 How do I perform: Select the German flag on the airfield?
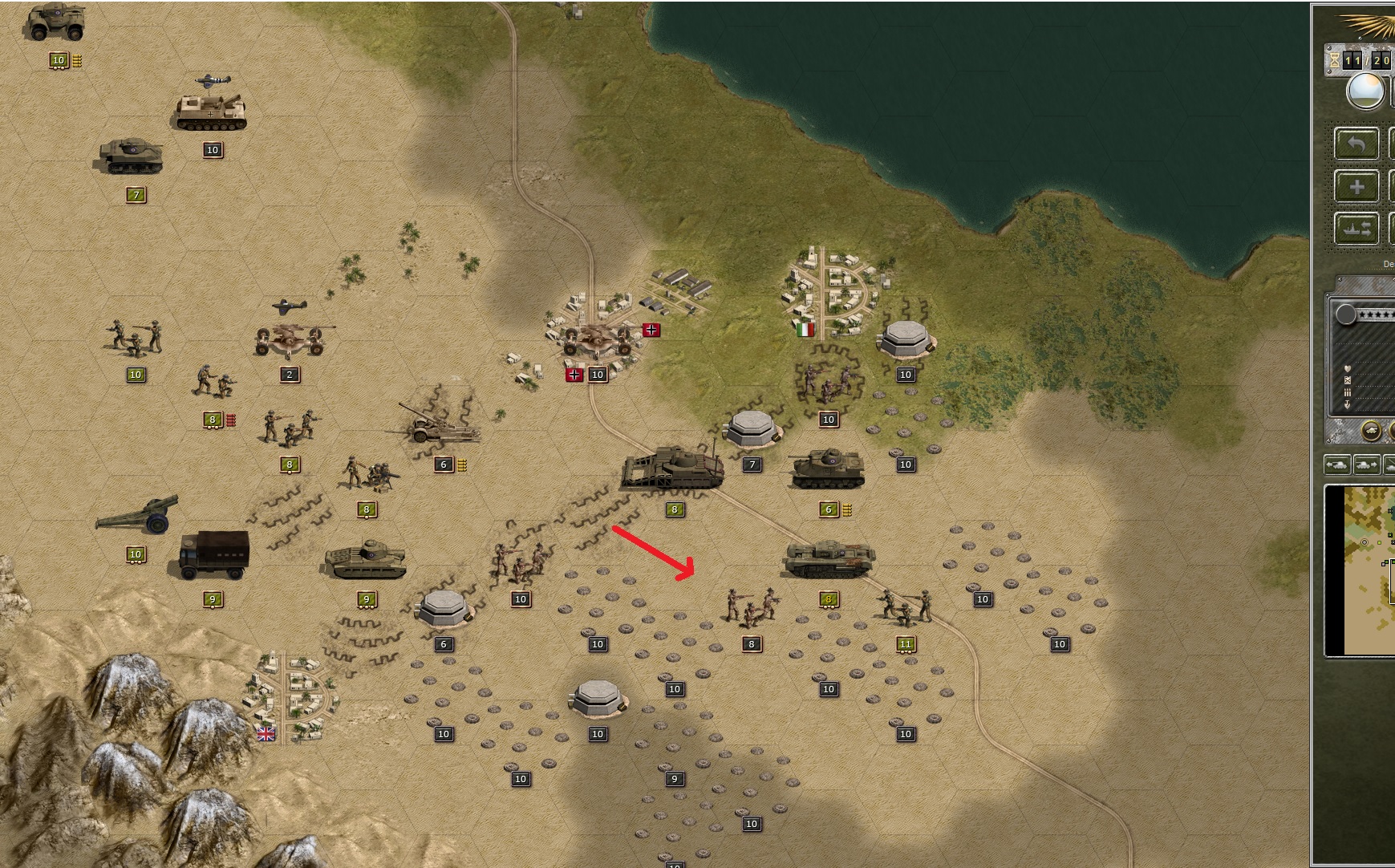pyautogui.click(x=650, y=329)
